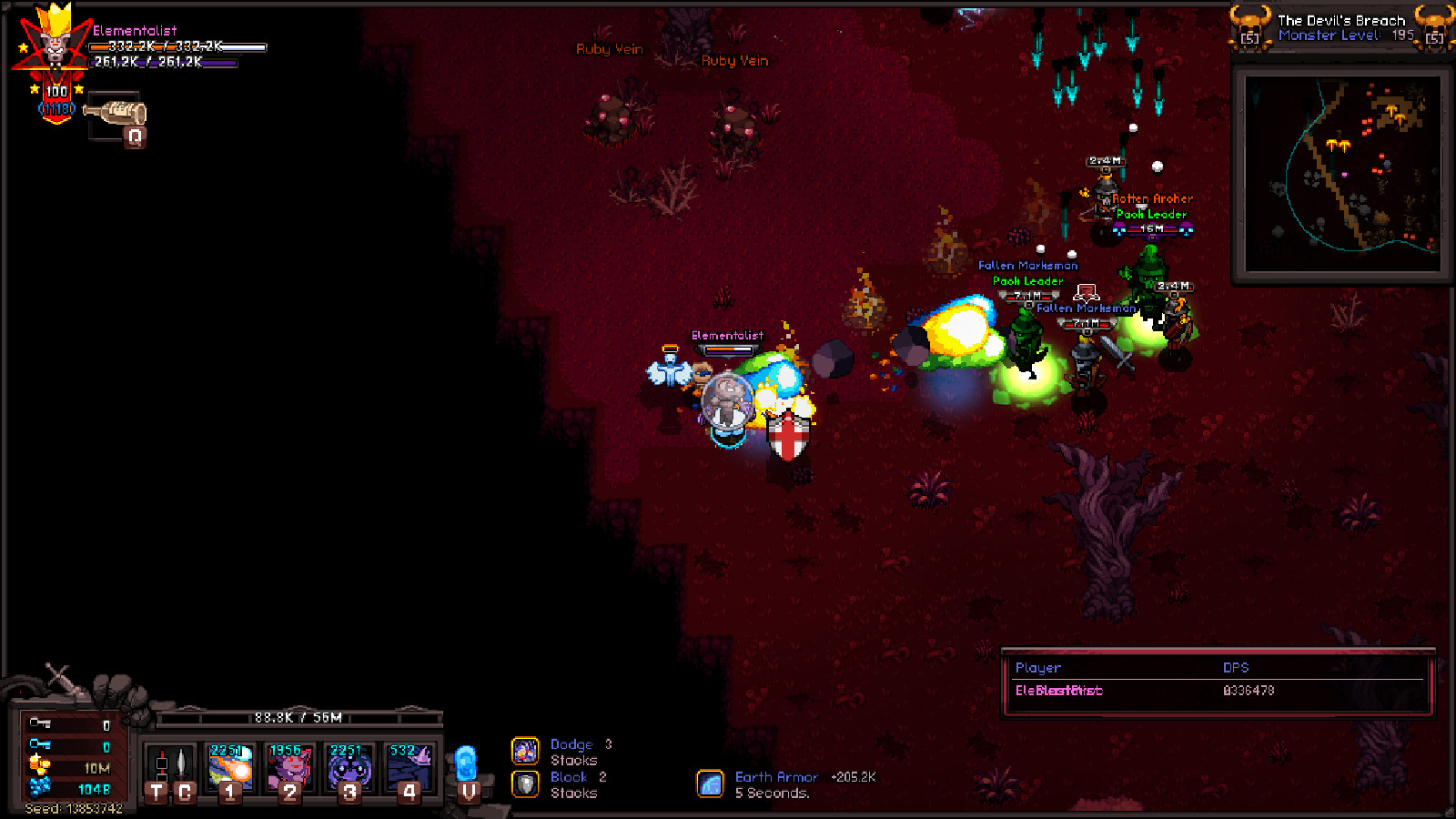Use the skill bound to hotbar slot 4
Image resolution: width=1456 pixels, height=819 pixels.
tap(411, 767)
